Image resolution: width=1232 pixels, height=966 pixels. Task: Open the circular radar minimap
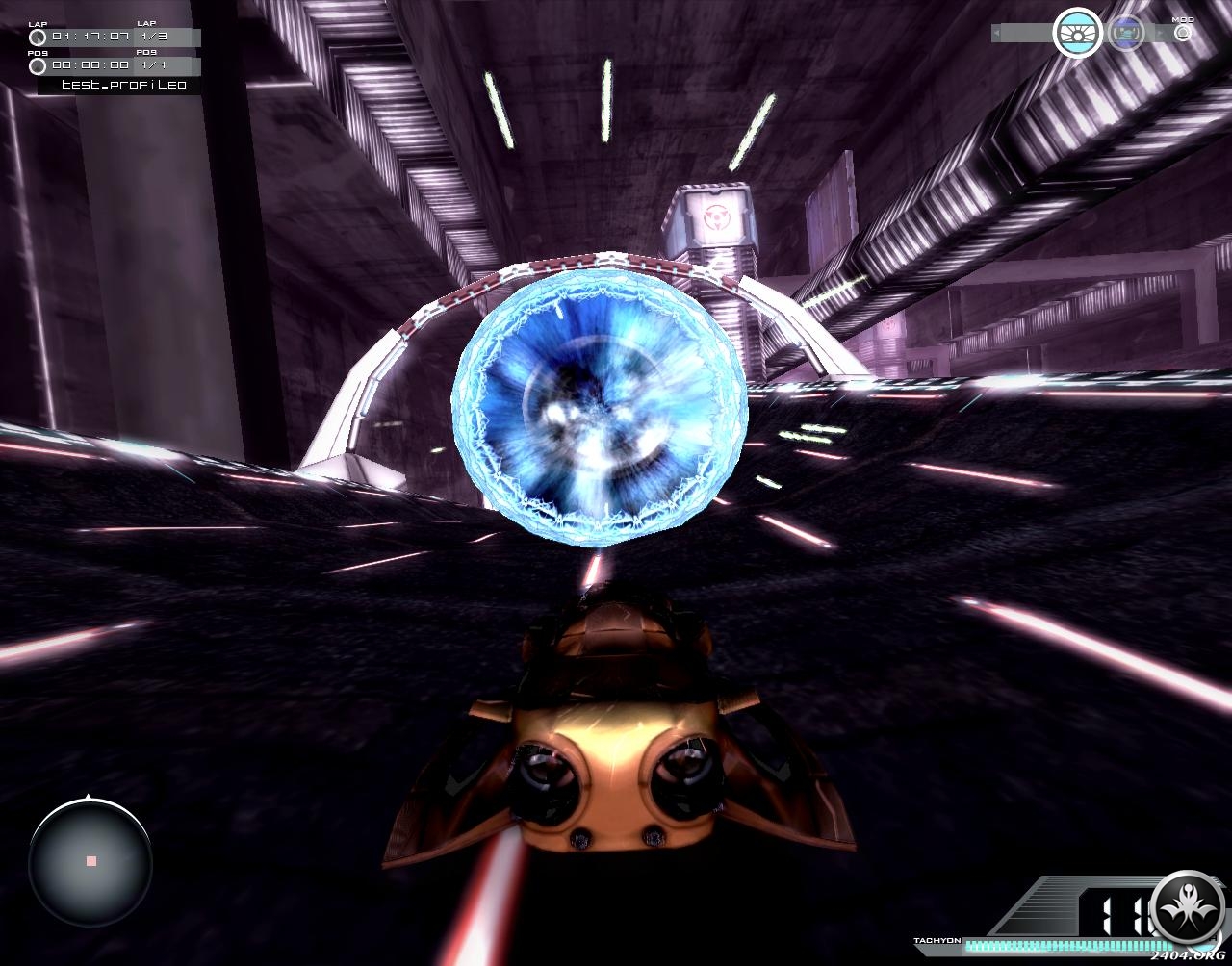[x=90, y=861]
